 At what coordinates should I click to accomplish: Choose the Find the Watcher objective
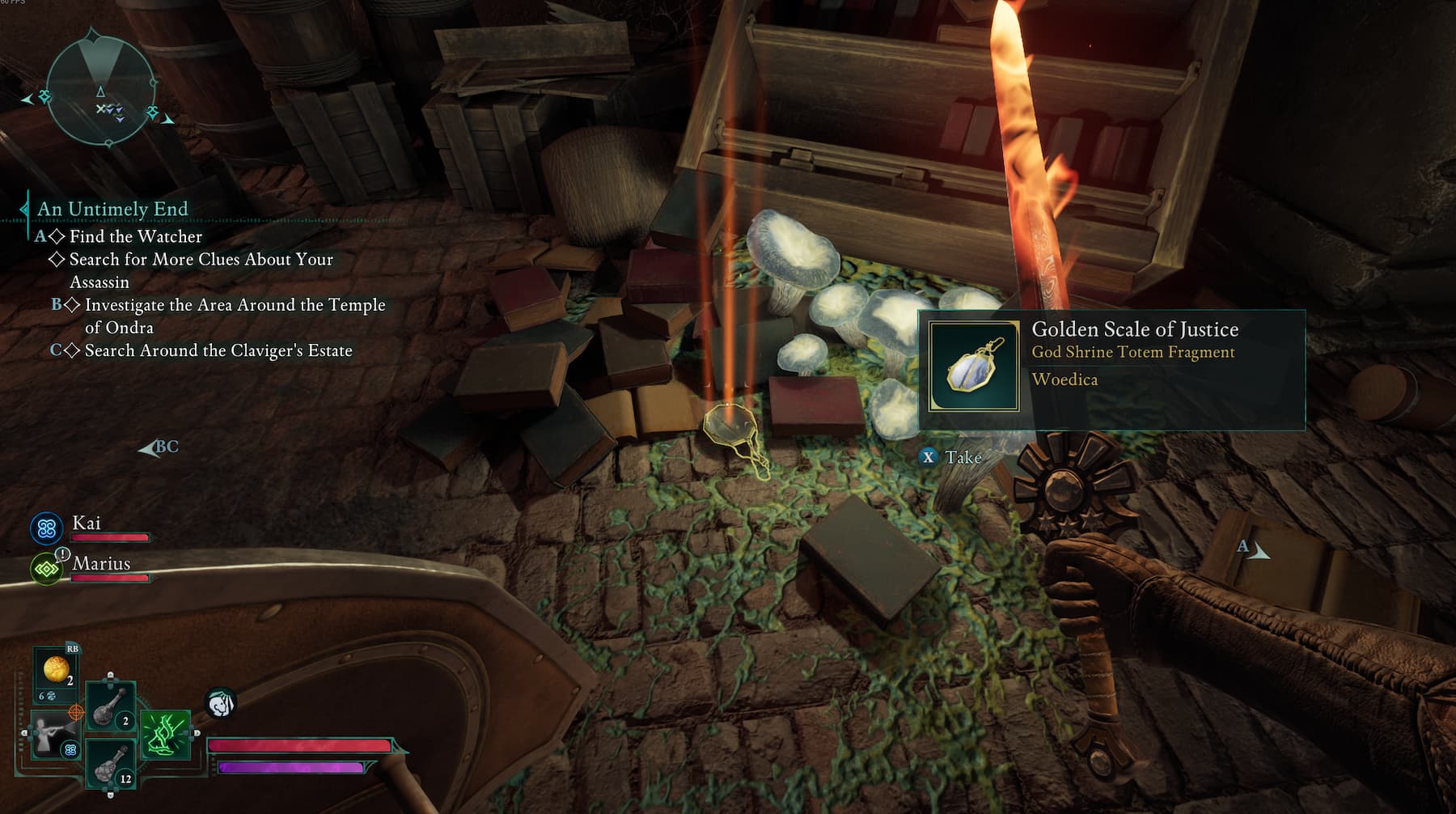click(135, 236)
